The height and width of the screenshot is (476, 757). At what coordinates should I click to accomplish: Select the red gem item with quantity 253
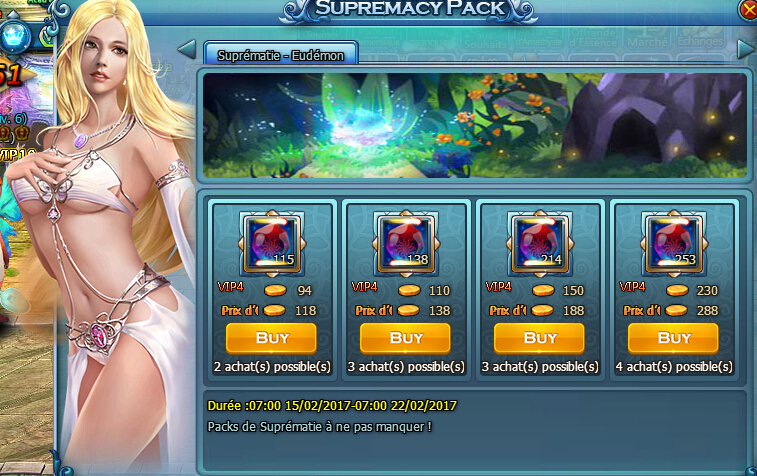(x=675, y=243)
